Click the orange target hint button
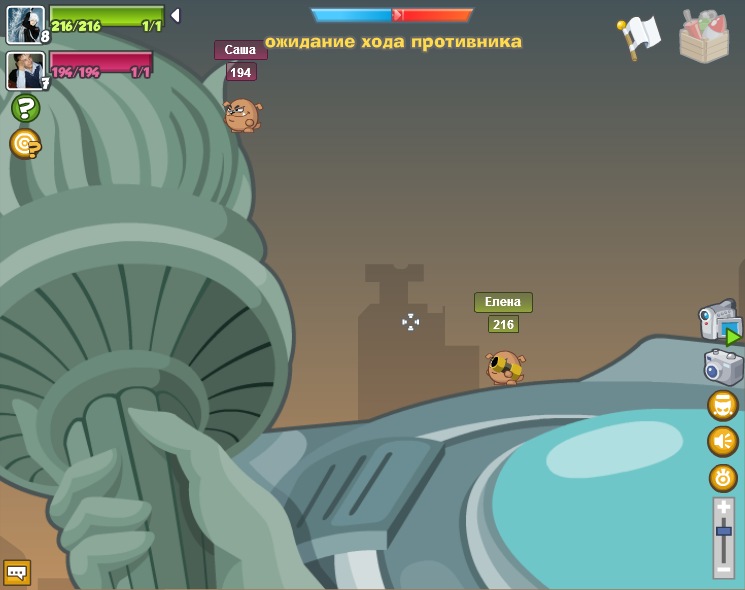 [x=25, y=144]
